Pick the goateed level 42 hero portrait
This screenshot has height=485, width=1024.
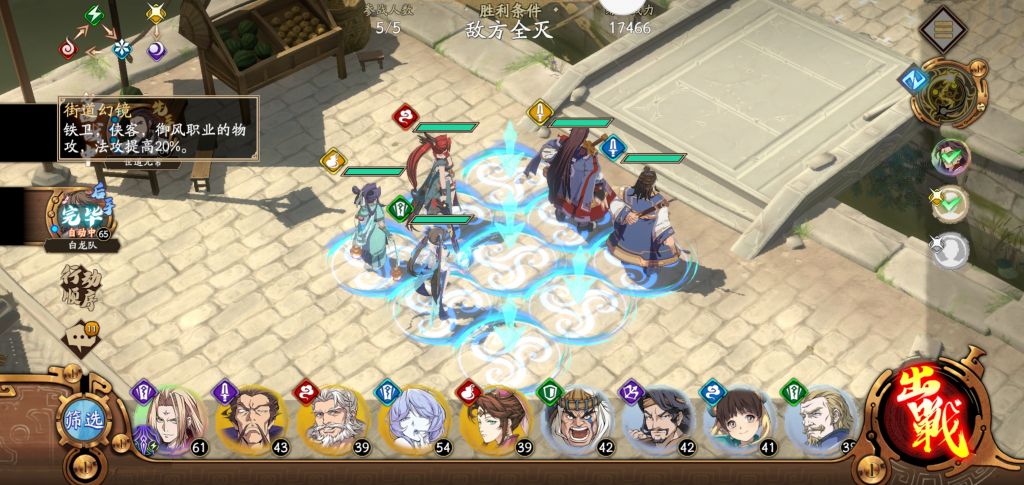pos(658,421)
